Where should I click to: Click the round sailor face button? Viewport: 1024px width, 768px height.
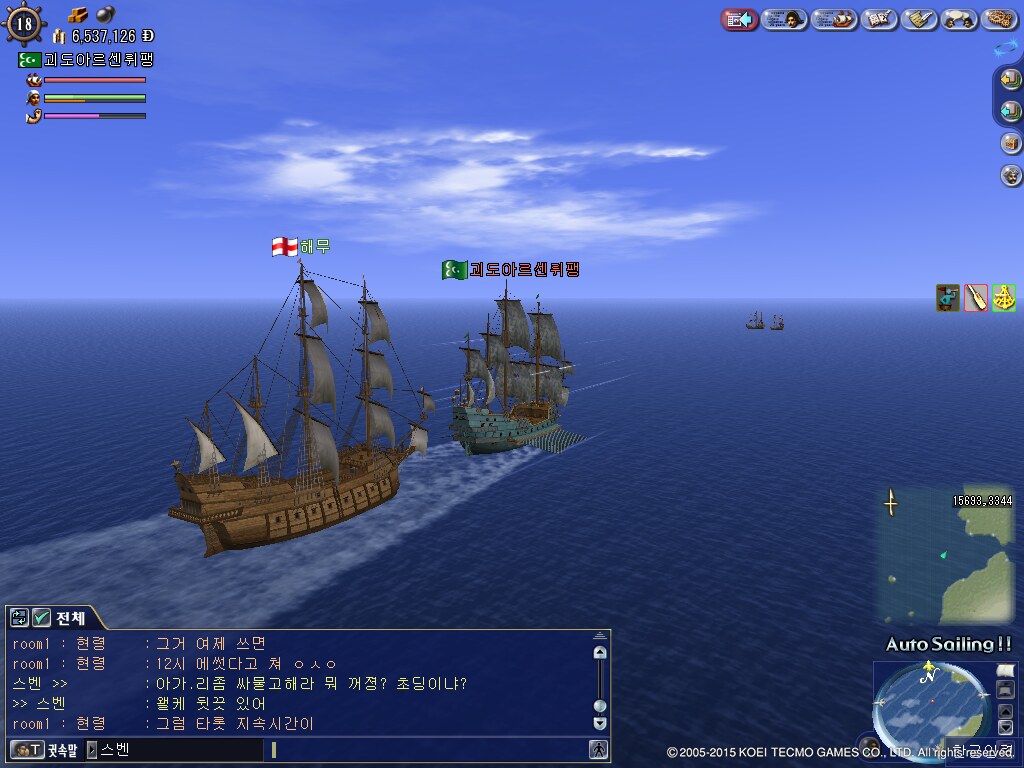pos(1011,175)
